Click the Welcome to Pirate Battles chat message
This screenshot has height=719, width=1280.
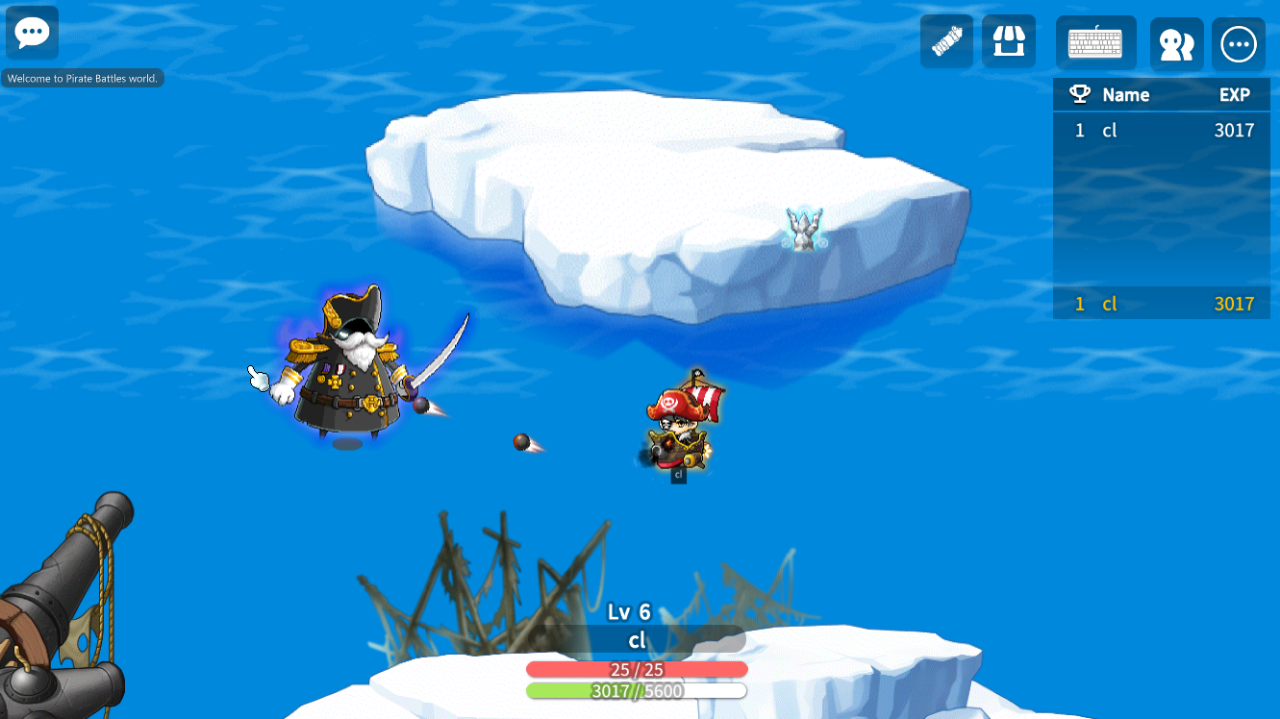tap(83, 78)
